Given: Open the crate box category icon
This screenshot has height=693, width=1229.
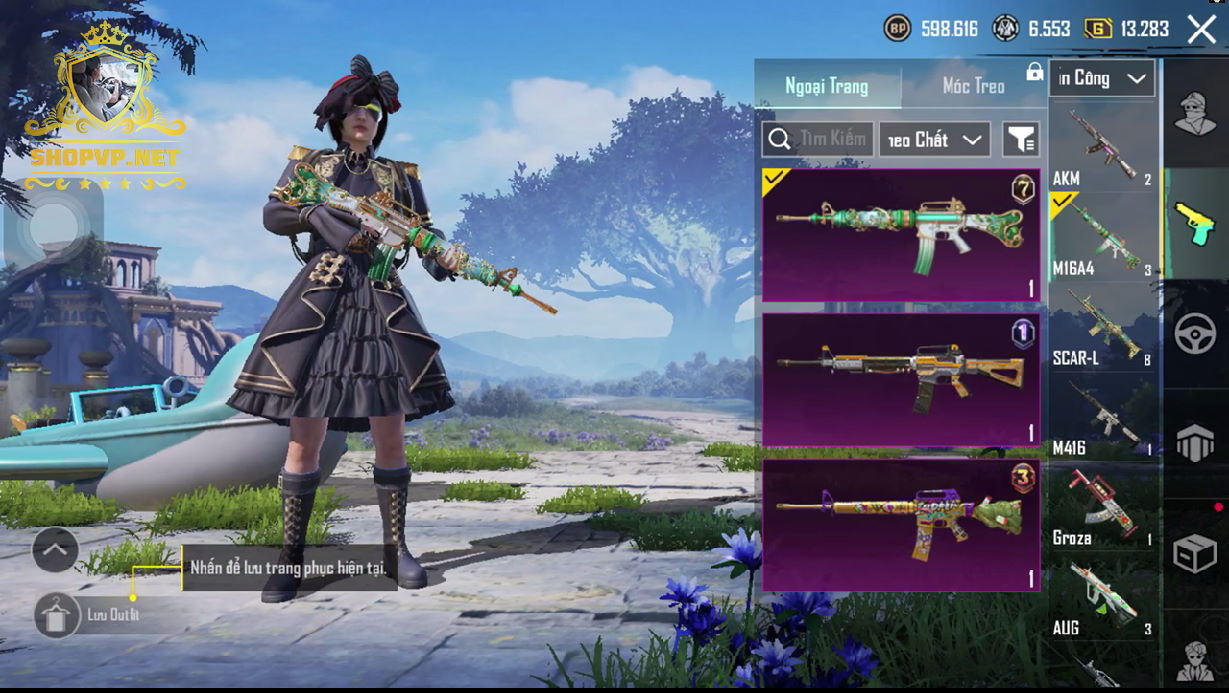Looking at the screenshot, I should tap(1194, 553).
